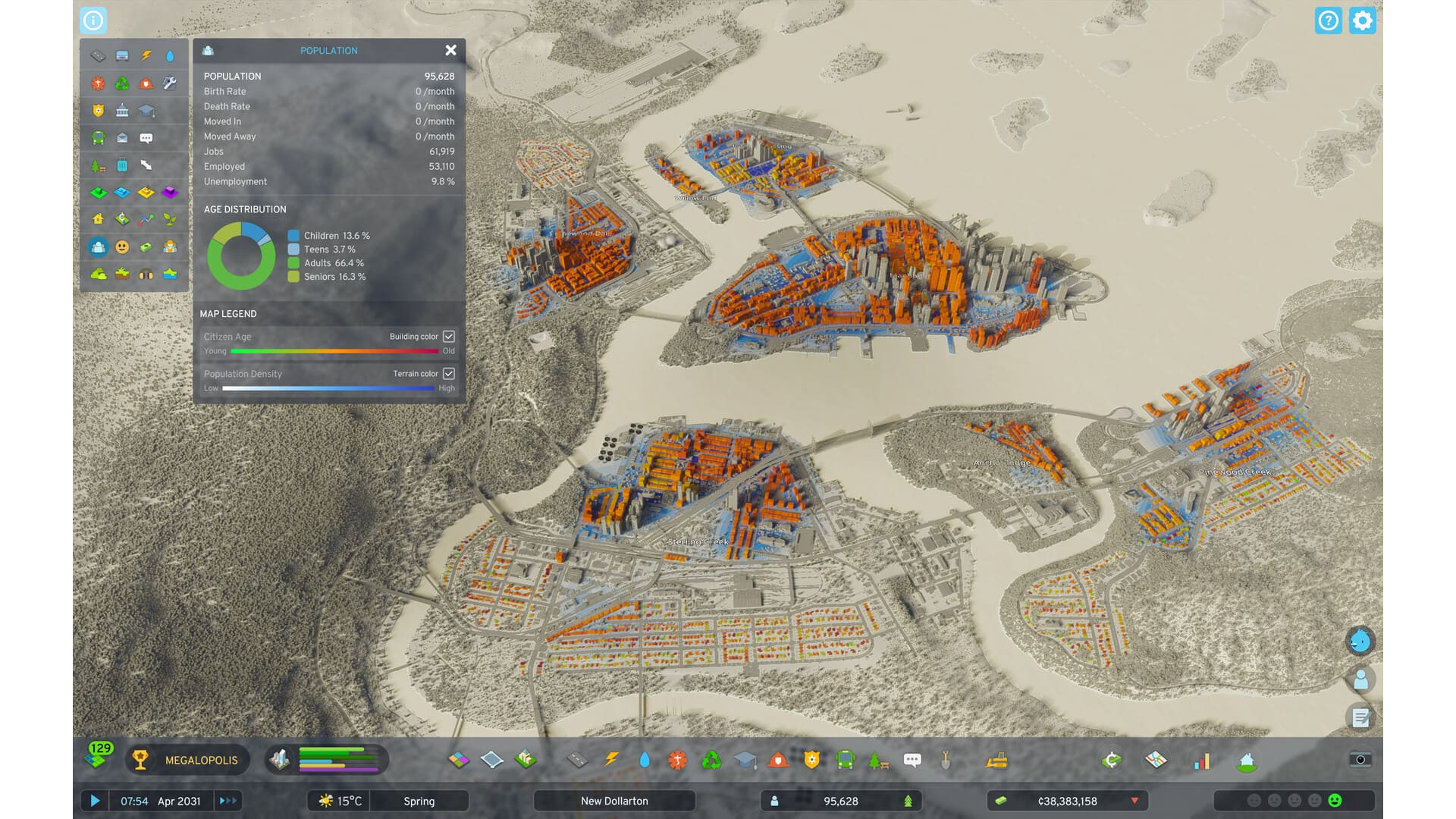Open the city economy money panel

(1067, 801)
